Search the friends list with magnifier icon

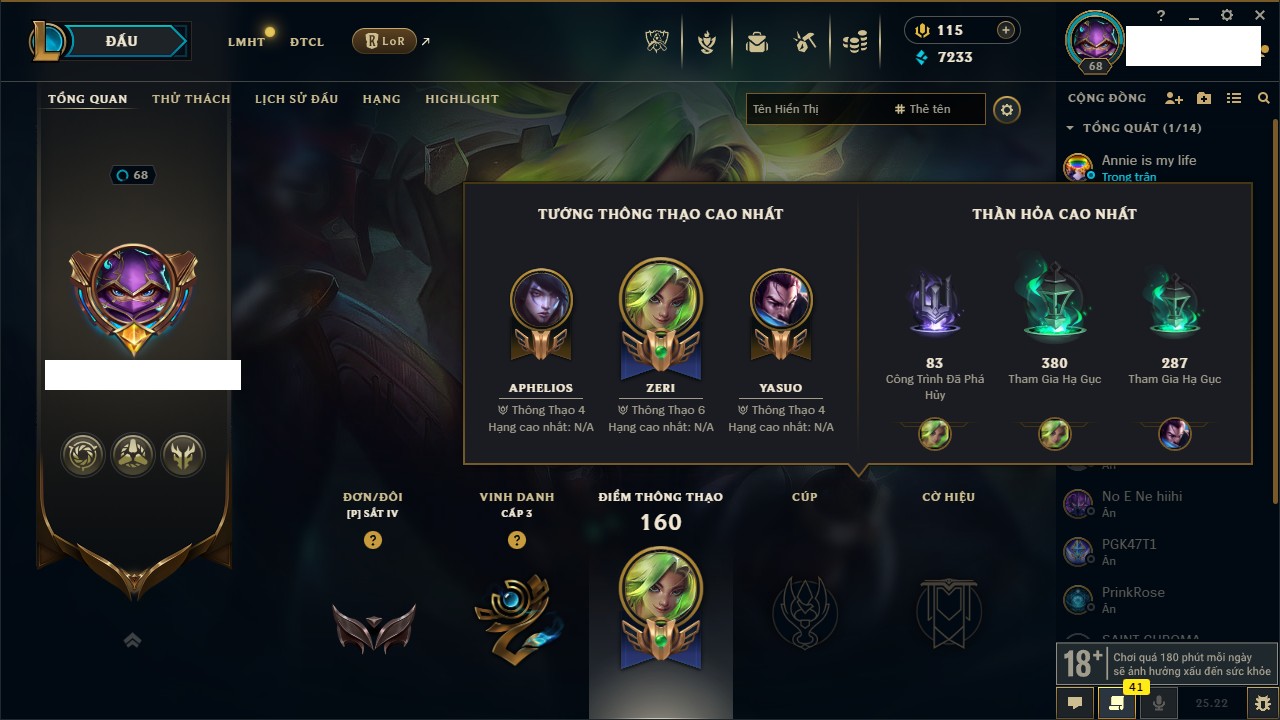click(x=1264, y=98)
